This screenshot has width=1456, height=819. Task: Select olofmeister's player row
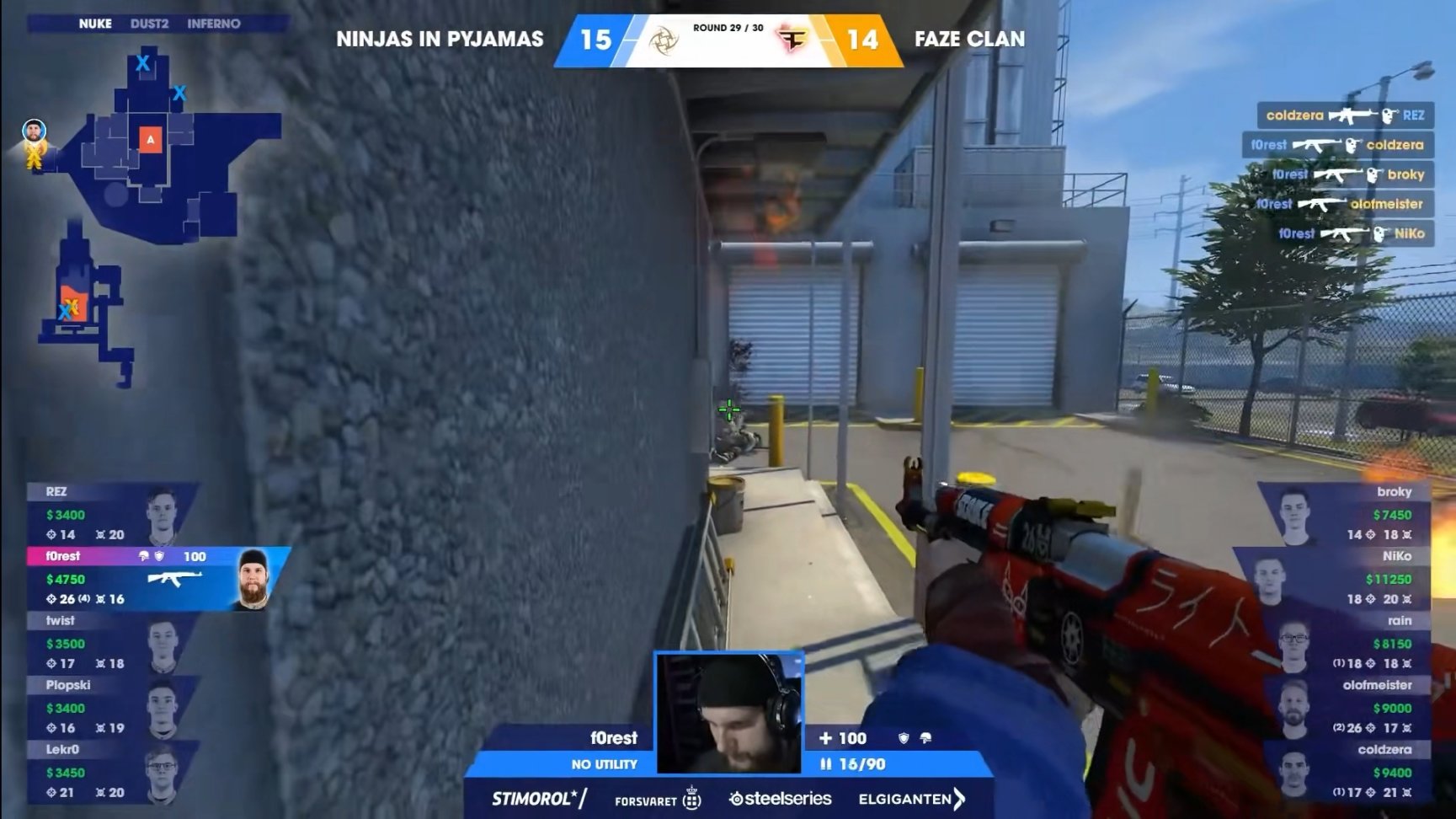pyautogui.click(x=1346, y=708)
